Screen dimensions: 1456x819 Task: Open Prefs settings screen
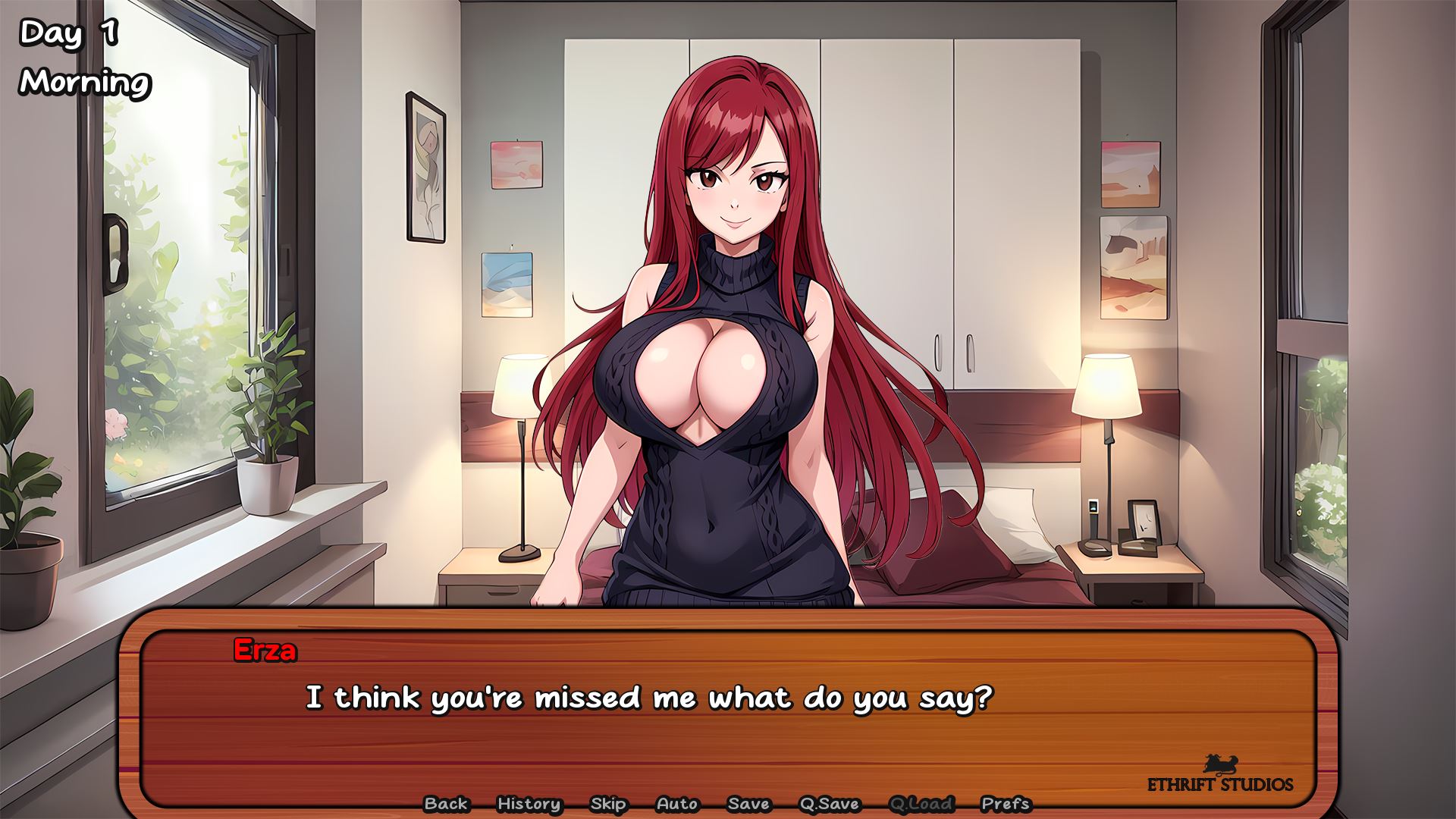pyautogui.click(x=1006, y=804)
